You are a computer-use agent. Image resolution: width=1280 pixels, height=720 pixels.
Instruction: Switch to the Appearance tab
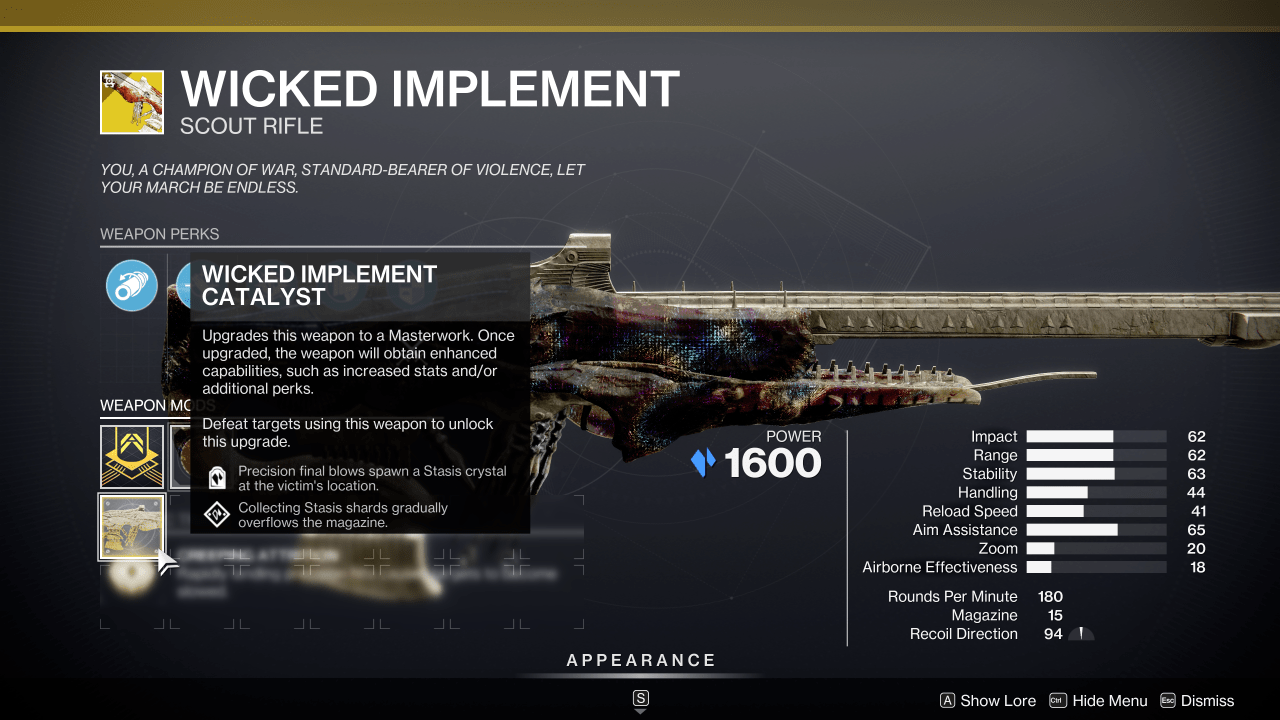[x=641, y=660]
